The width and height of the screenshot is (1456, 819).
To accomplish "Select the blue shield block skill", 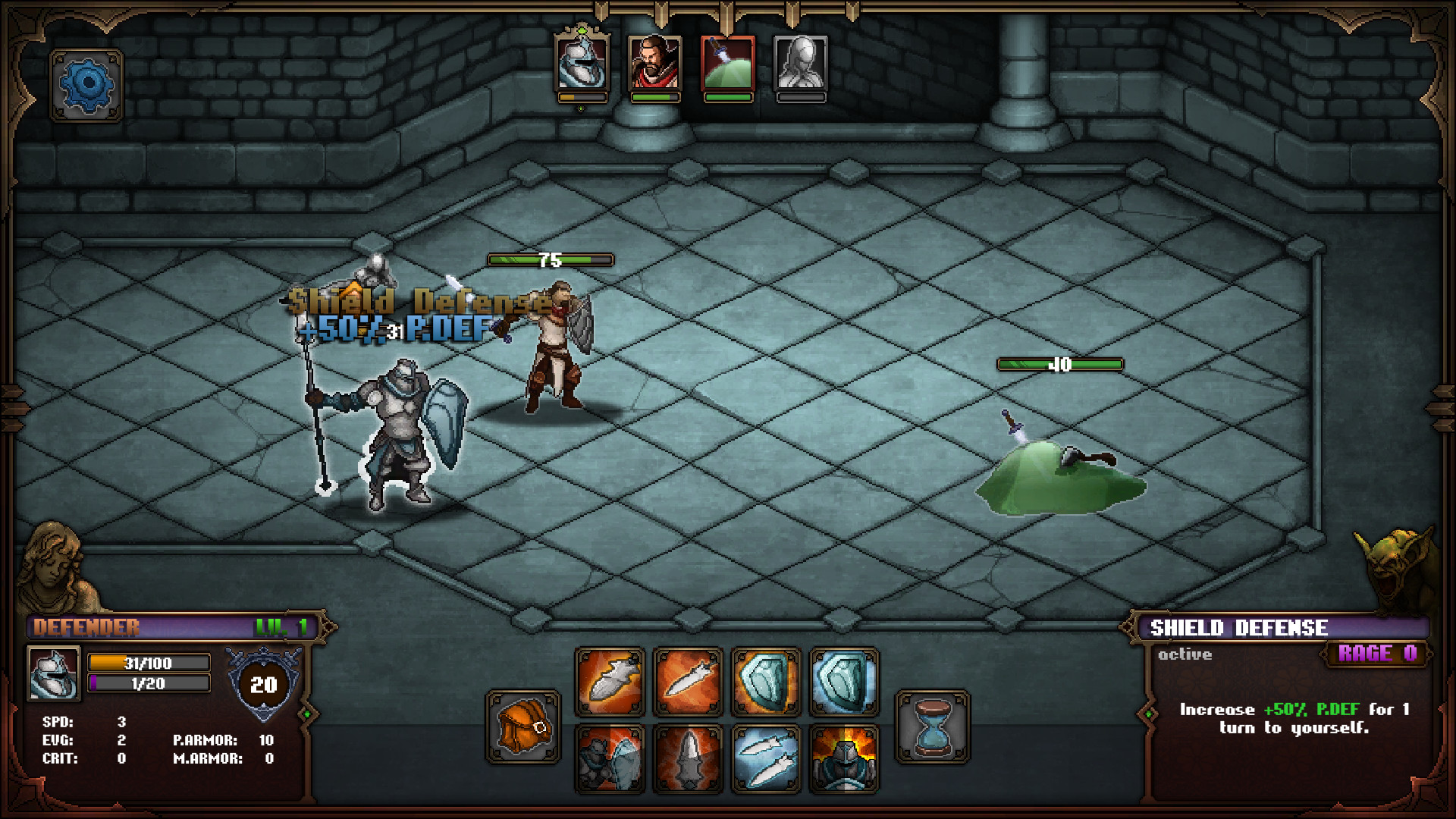I will tap(766, 680).
